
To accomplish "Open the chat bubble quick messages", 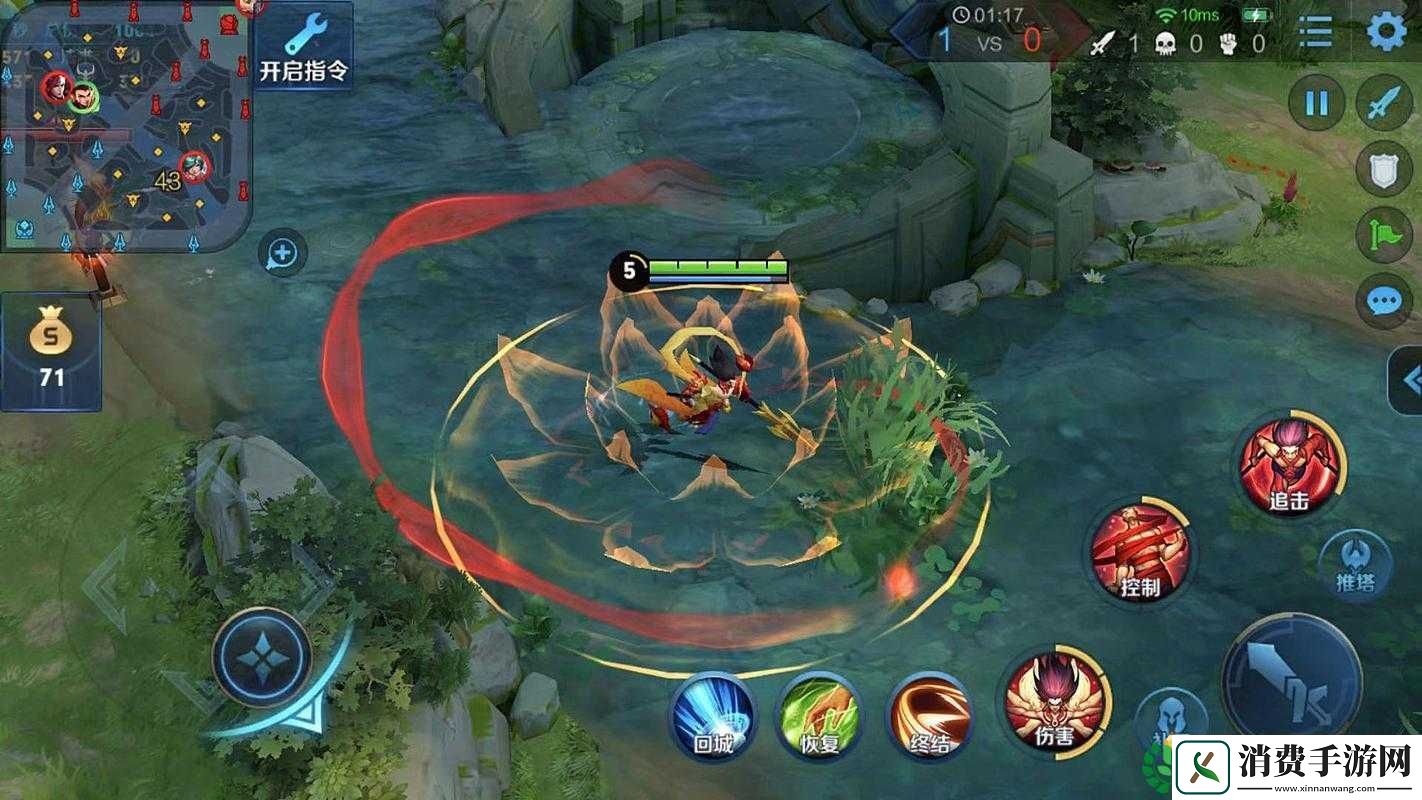I will 1384,301.
